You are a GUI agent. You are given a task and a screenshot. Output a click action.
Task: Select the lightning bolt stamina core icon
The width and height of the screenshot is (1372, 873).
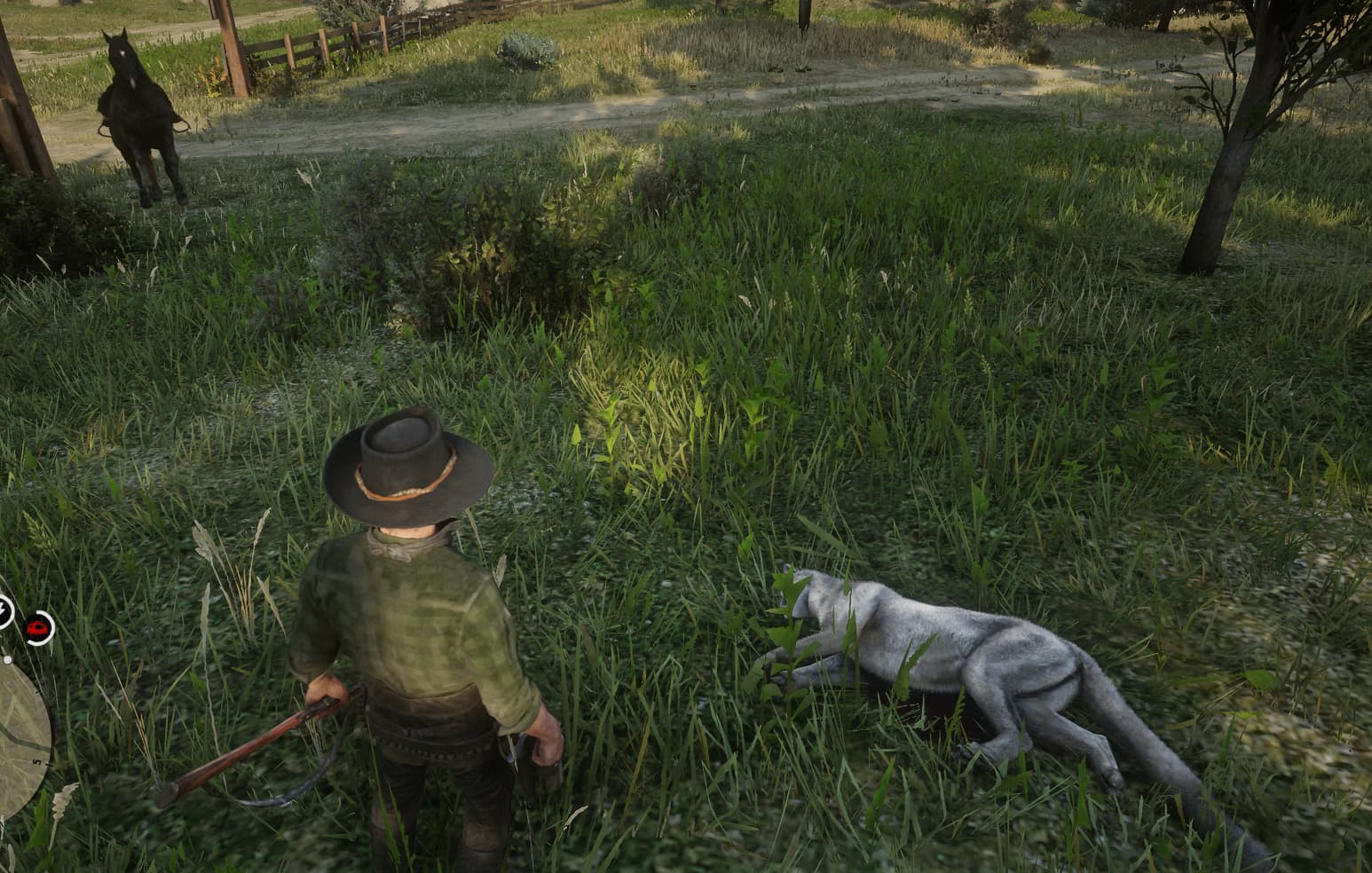click(x=4, y=610)
